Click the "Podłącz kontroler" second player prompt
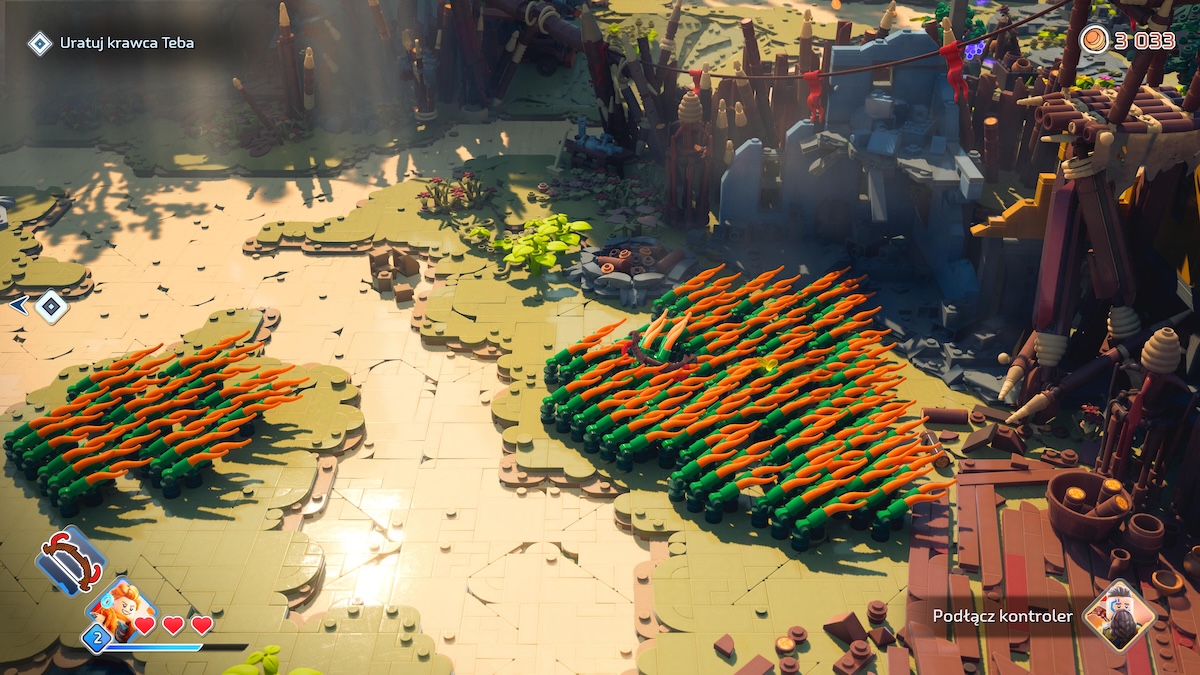Viewport: 1200px width, 675px height. (1002, 616)
